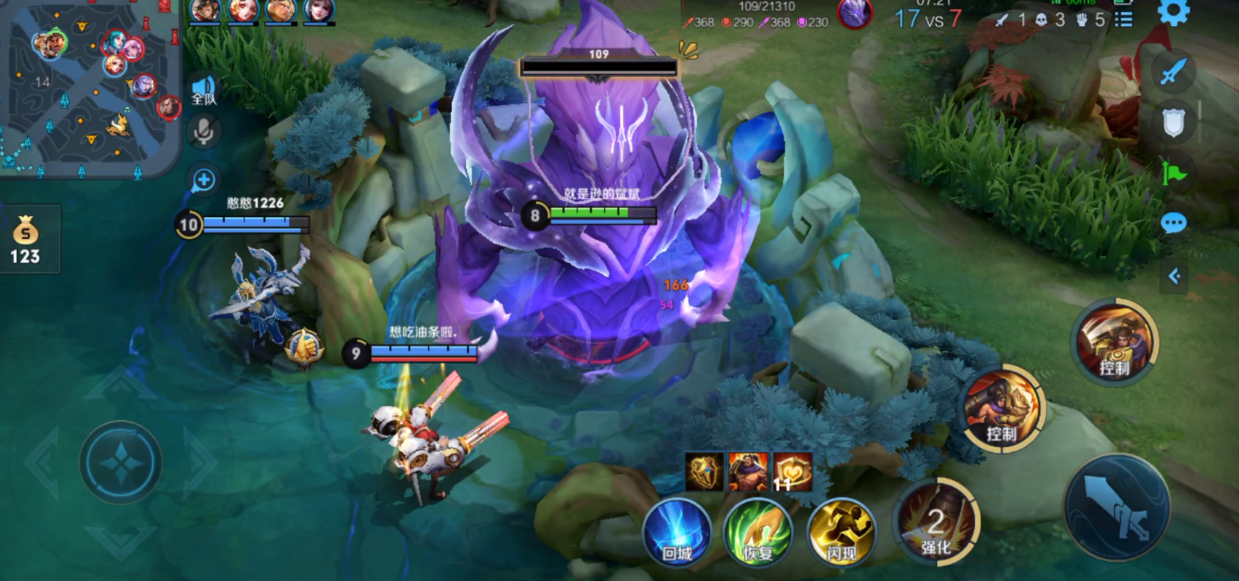This screenshot has width=1239, height=581.
Task: Send the sword attack signal
Action: point(1174,72)
